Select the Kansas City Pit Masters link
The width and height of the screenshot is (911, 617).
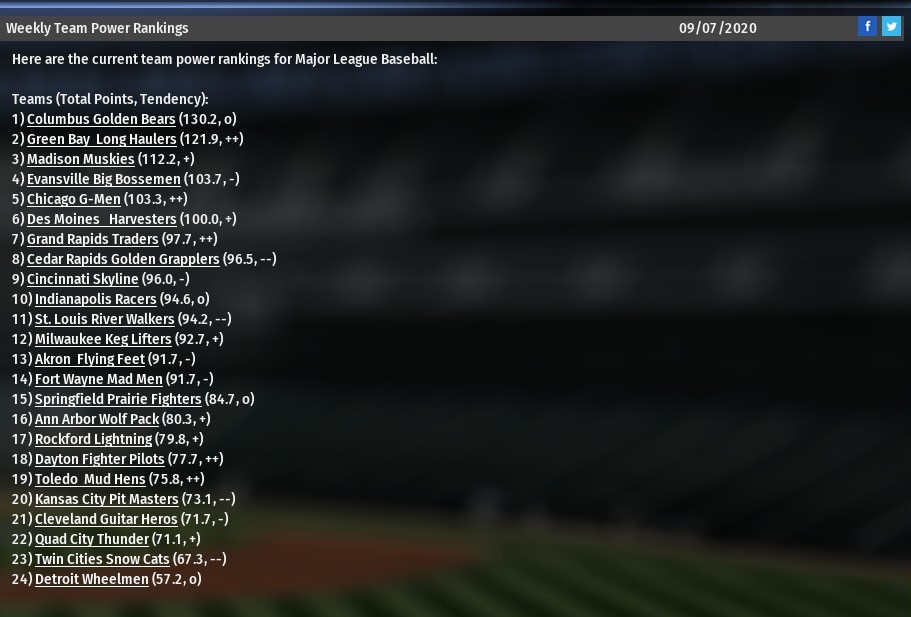pyautogui.click(x=106, y=499)
